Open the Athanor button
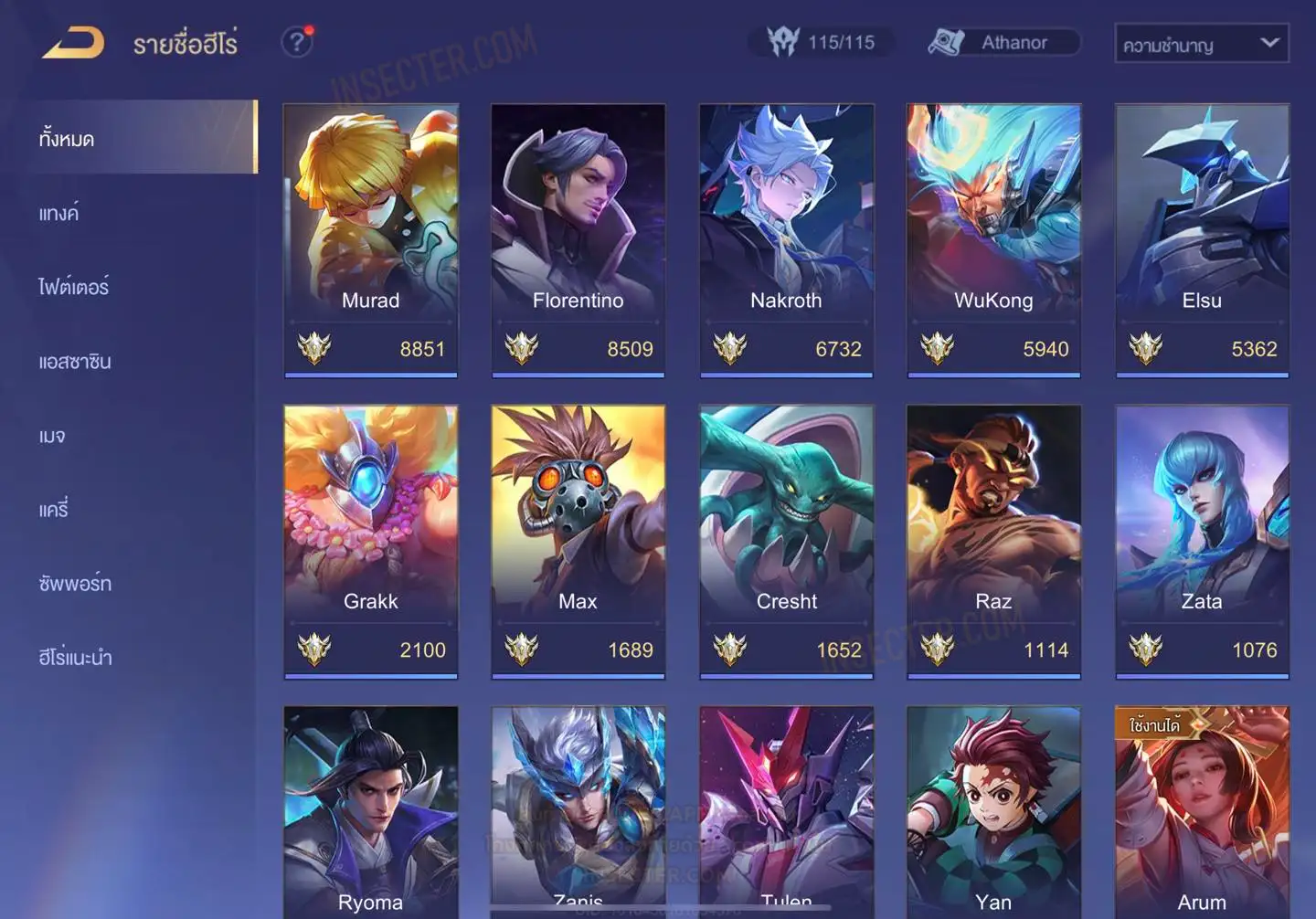This screenshot has height=919, width=1316. (1003, 42)
